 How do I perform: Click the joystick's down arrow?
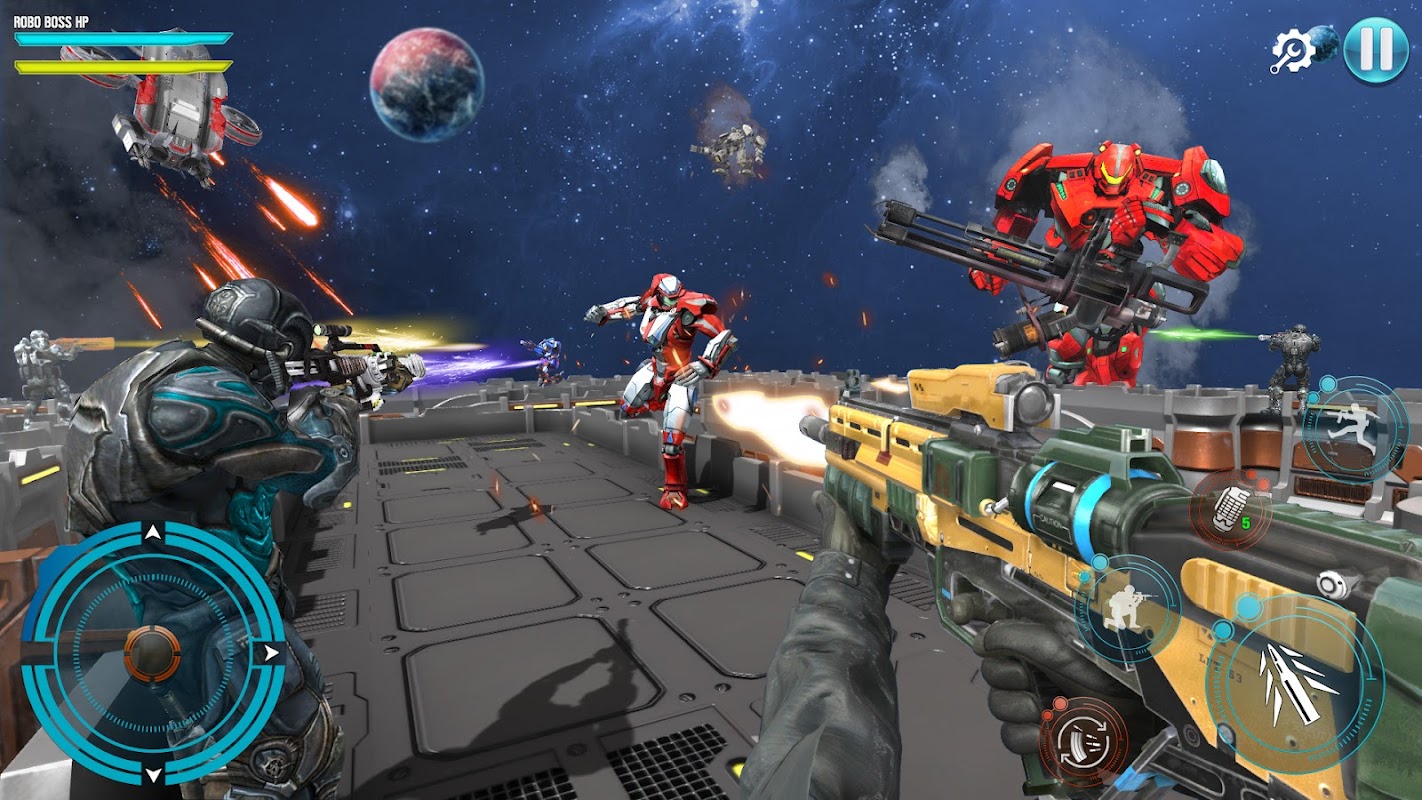[153, 774]
